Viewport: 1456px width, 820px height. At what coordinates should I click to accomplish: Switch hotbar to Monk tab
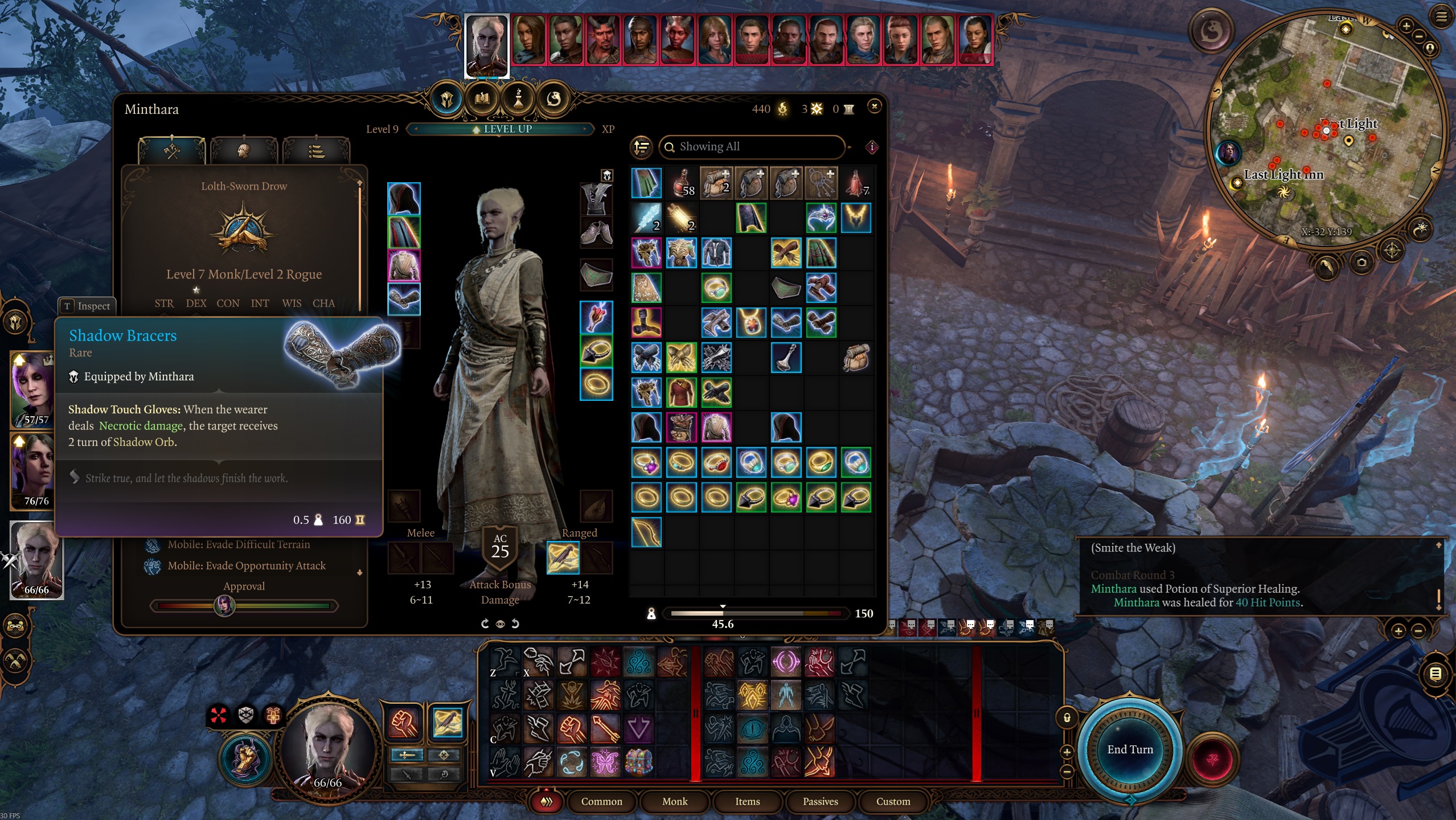point(675,801)
